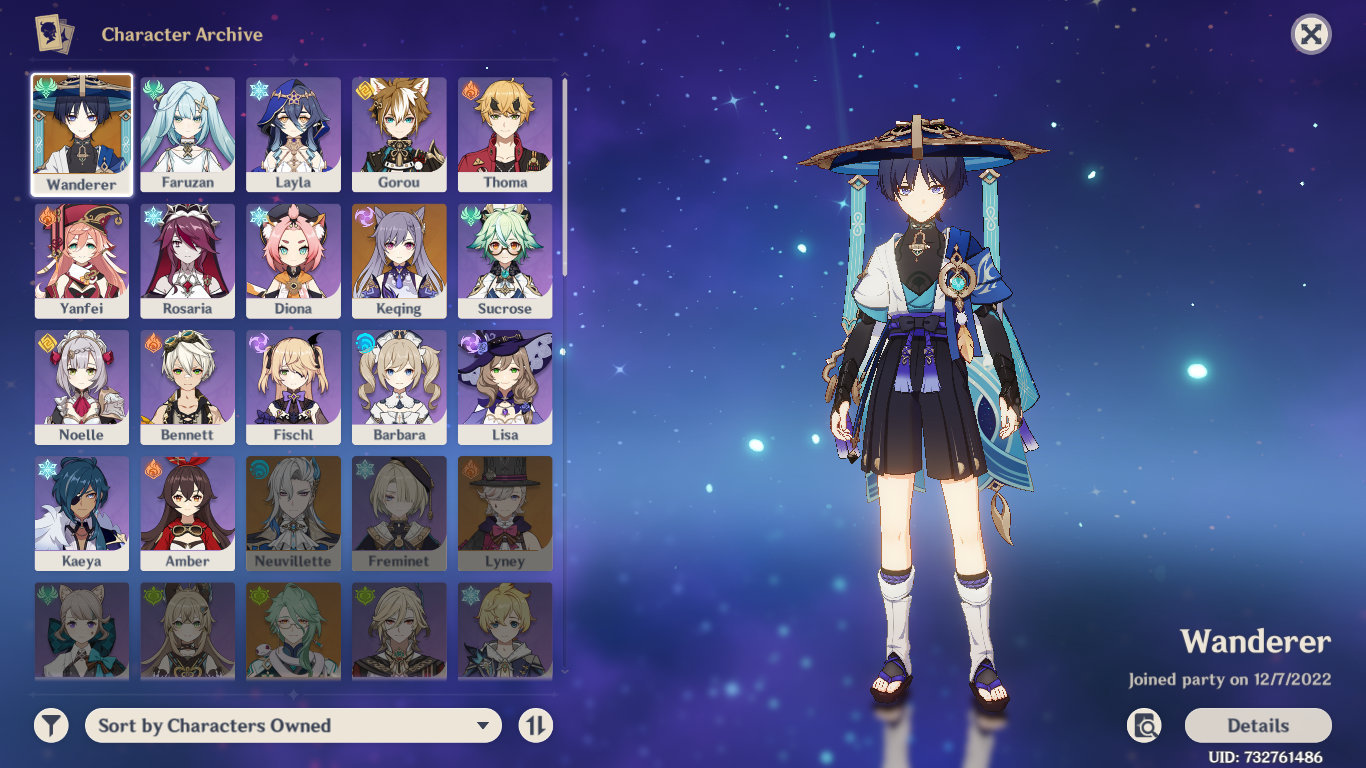Select Faruzan's character portrait

pyautogui.click(x=187, y=130)
